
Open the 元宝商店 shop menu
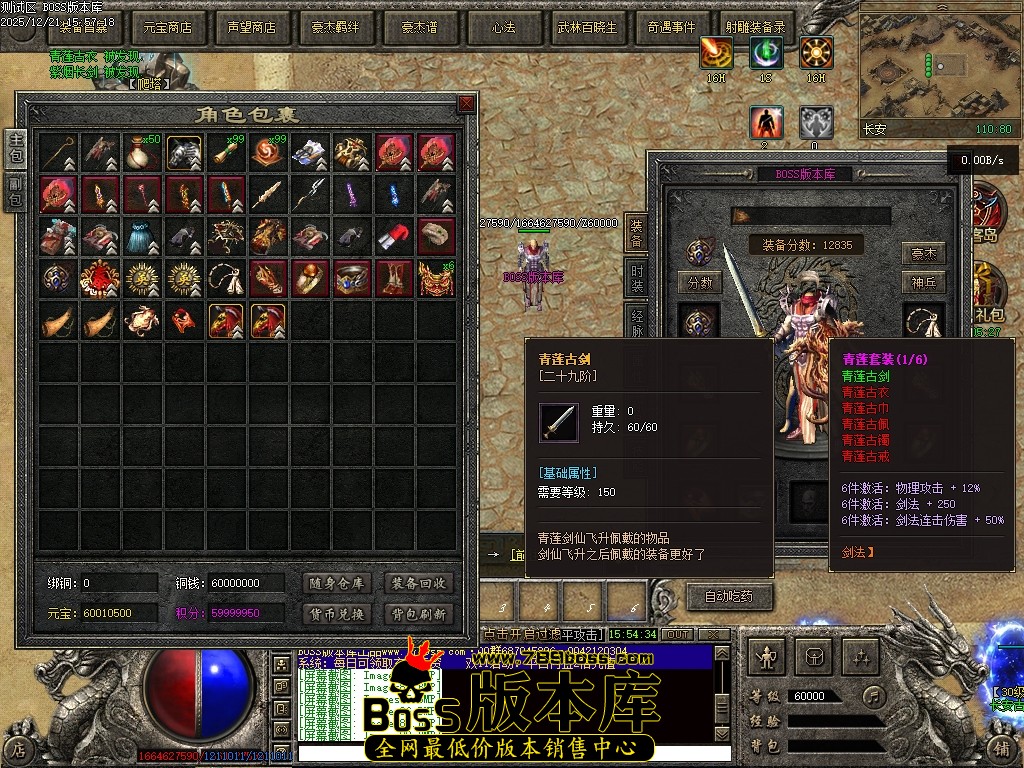tap(168, 28)
